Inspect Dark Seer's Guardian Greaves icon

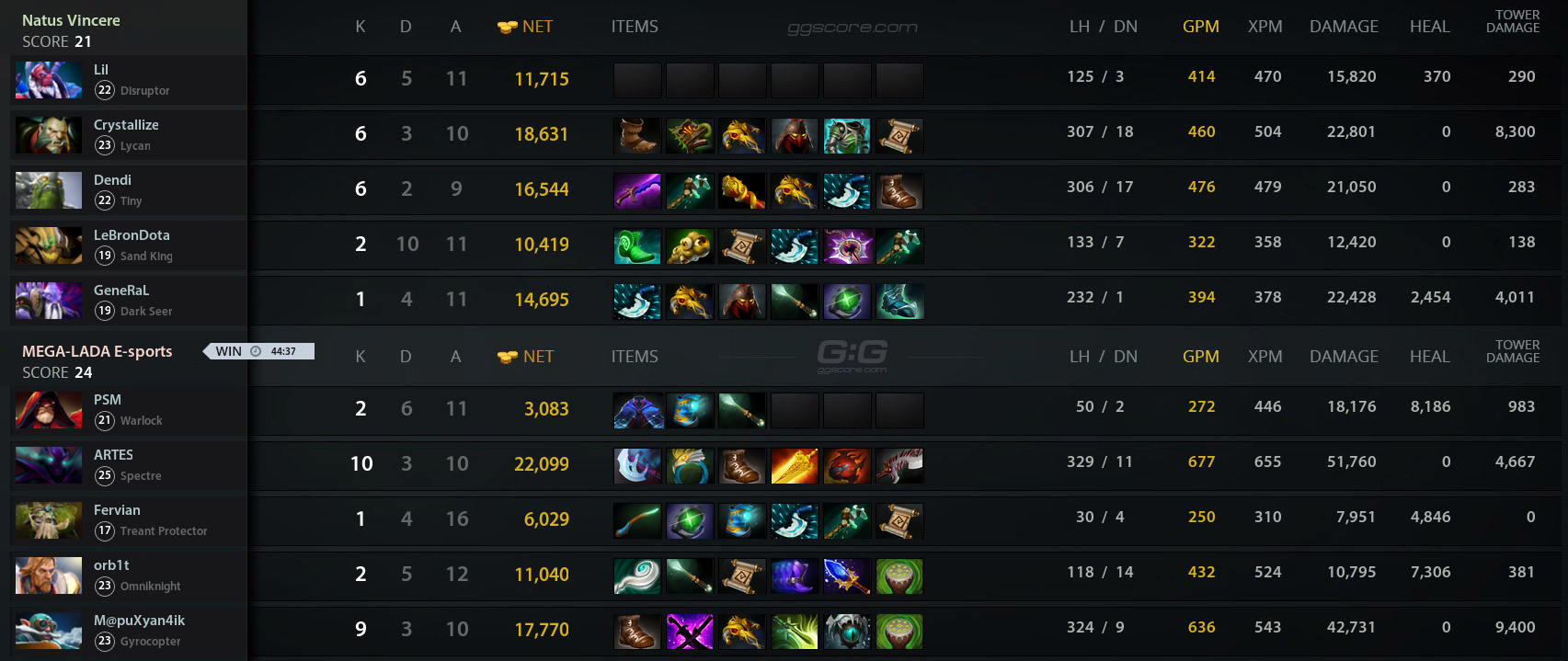pyautogui.click(x=899, y=302)
